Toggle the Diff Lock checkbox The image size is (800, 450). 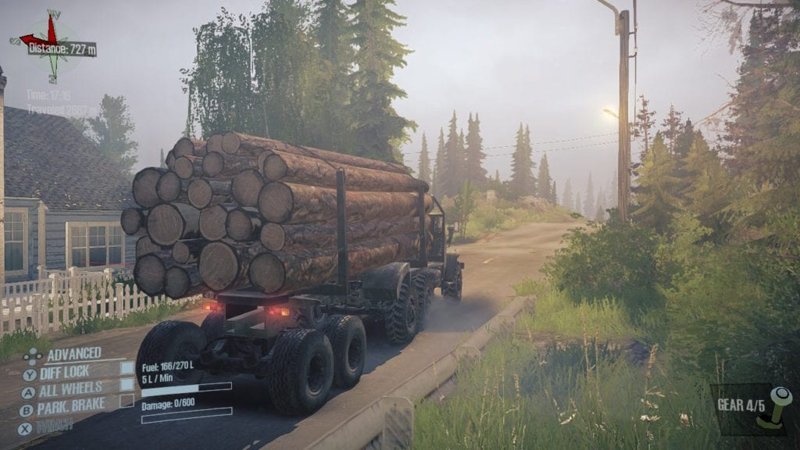[127, 368]
